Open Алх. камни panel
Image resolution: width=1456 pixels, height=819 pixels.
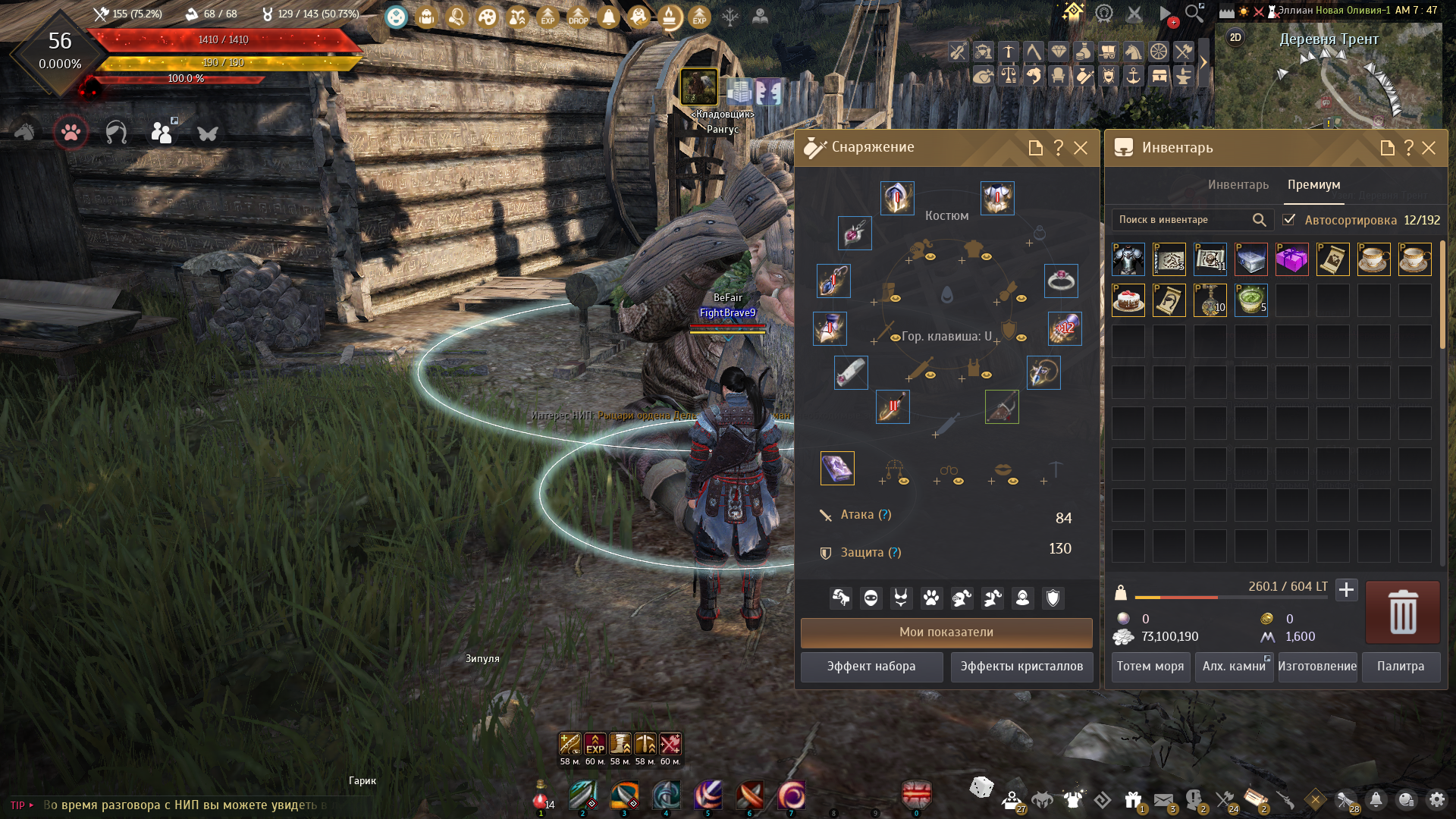1234,667
